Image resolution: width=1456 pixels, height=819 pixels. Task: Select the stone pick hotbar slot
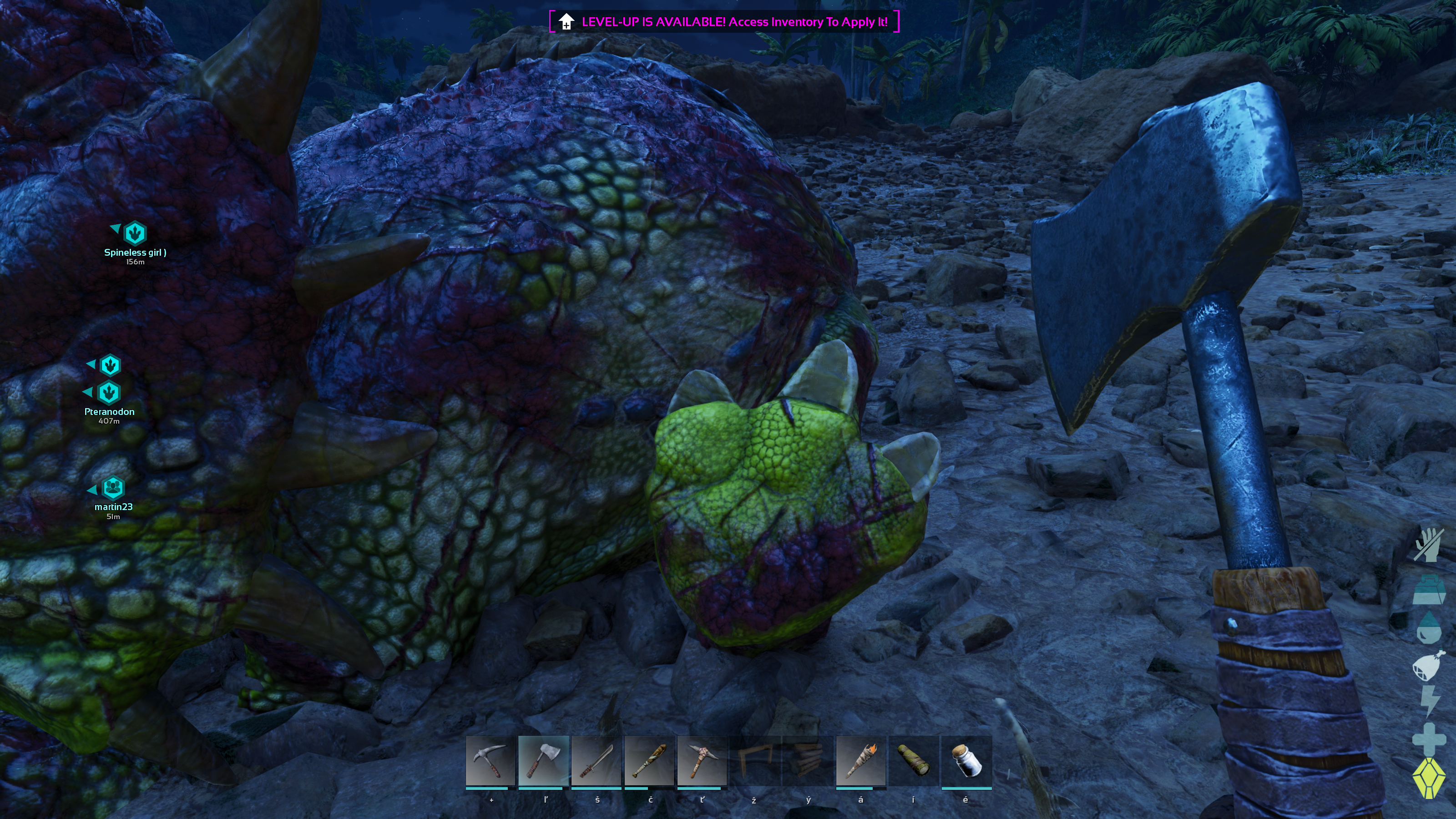pyautogui.click(x=702, y=761)
